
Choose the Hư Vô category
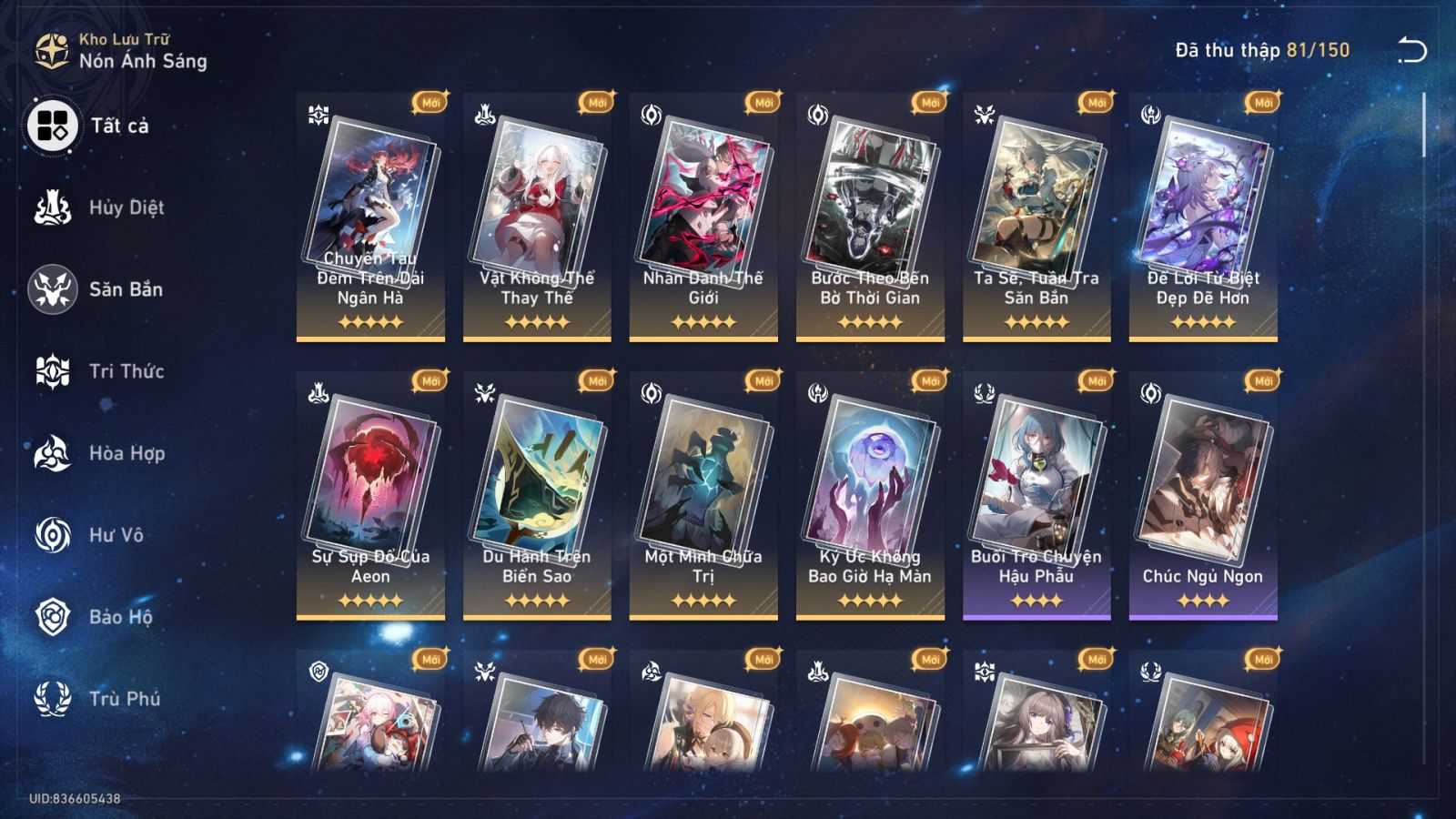click(x=91, y=535)
